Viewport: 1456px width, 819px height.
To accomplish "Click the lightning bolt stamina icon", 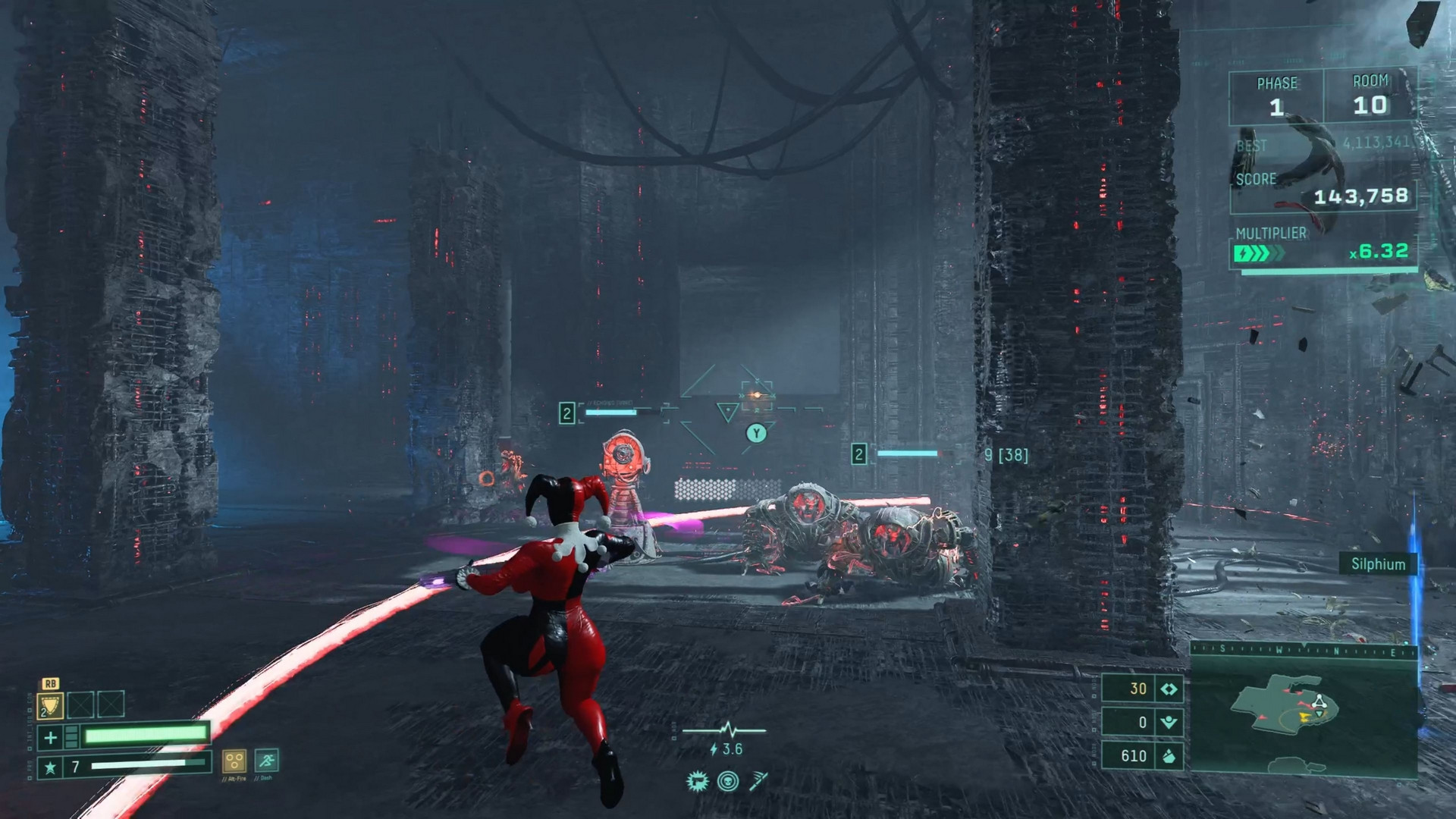I will point(714,750).
